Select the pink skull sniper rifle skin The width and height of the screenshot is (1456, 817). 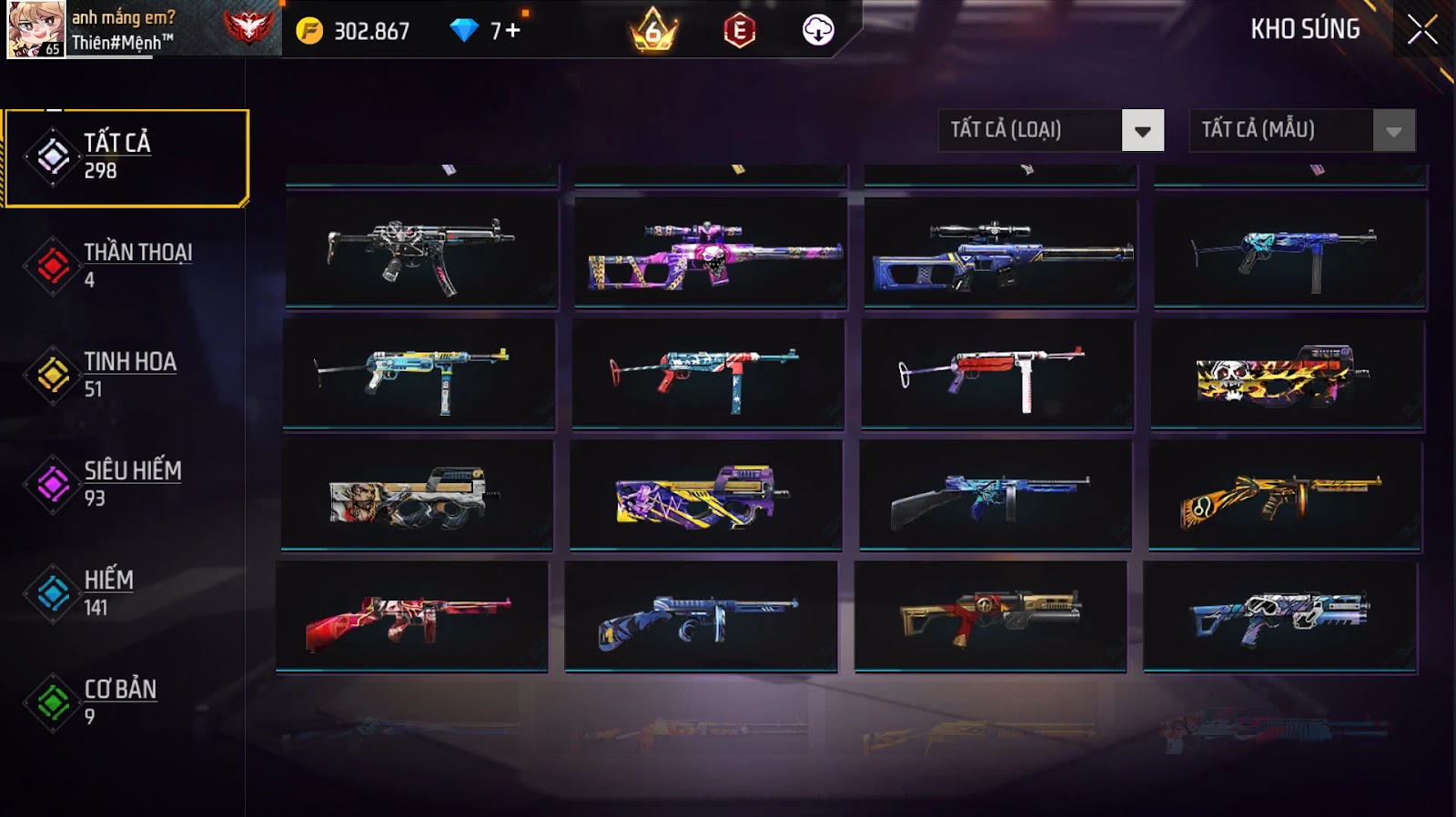tap(711, 253)
